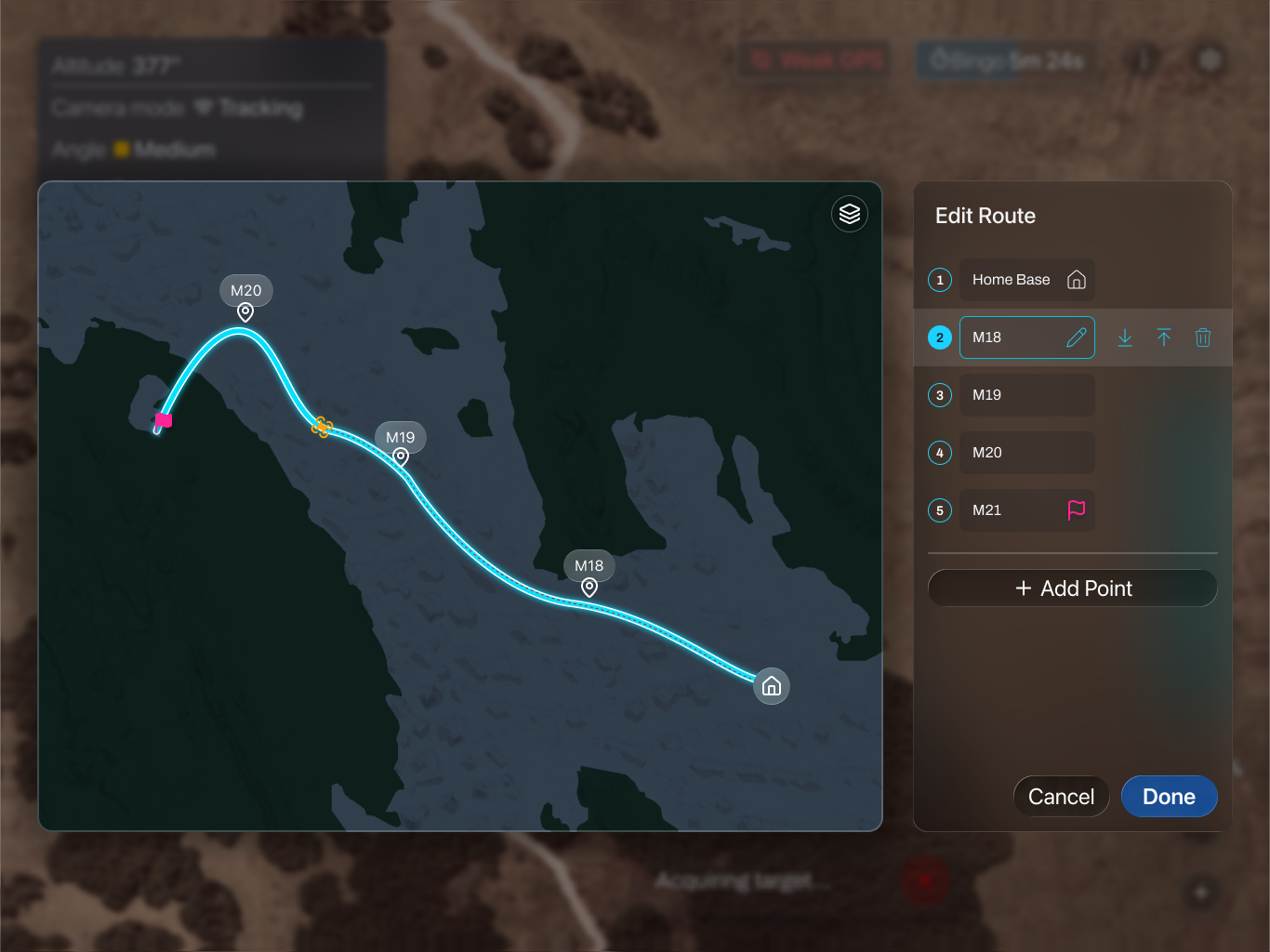Cancel the route edit

coord(1061,797)
